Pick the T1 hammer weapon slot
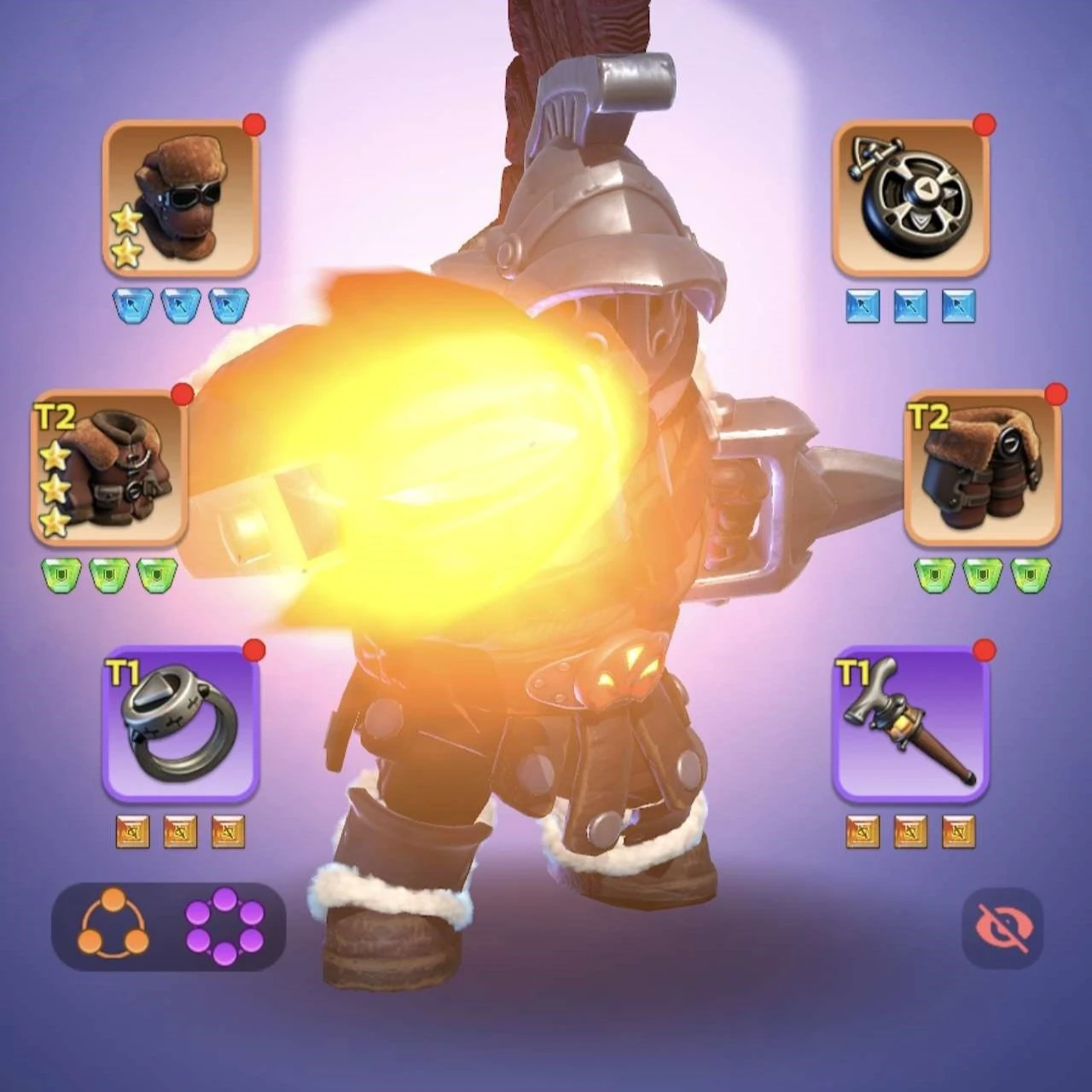 tap(910, 723)
